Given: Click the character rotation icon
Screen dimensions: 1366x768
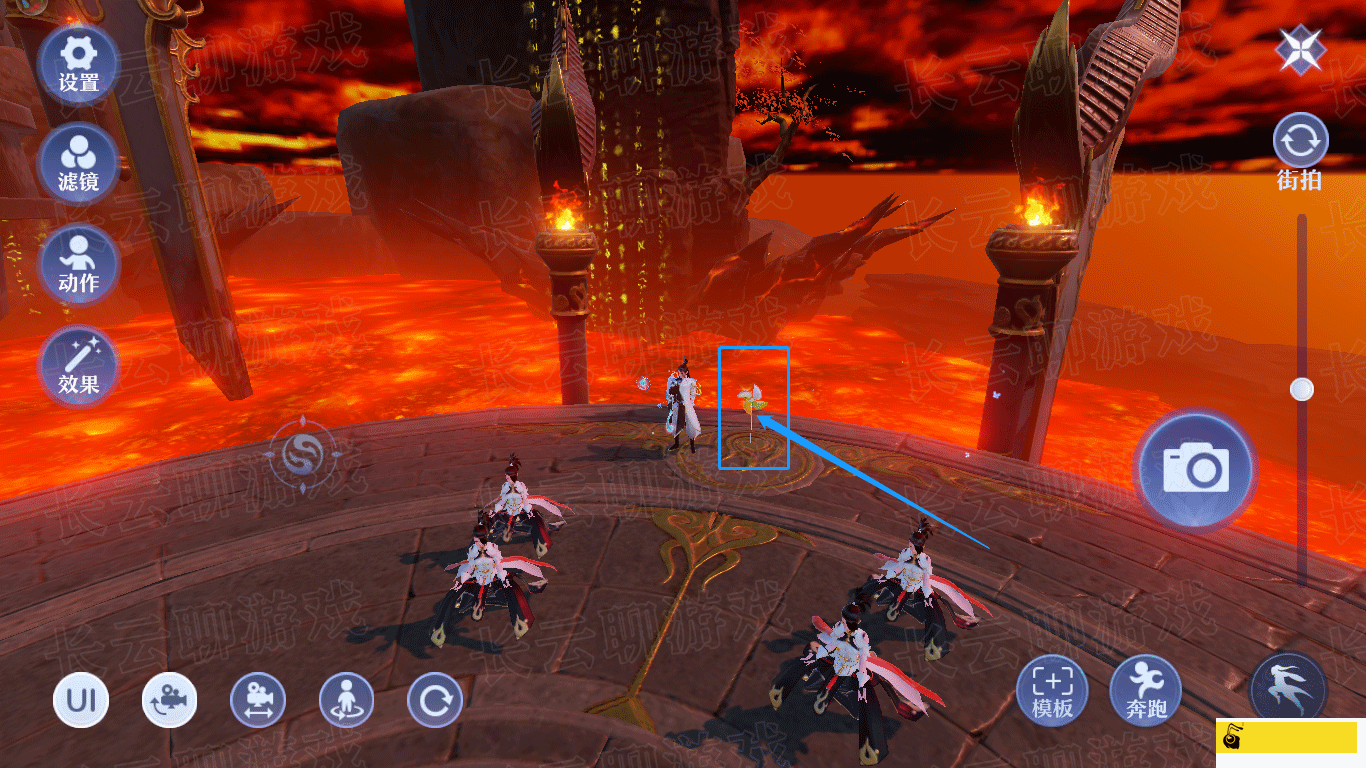Looking at the screenshot, I should (346, 699).
